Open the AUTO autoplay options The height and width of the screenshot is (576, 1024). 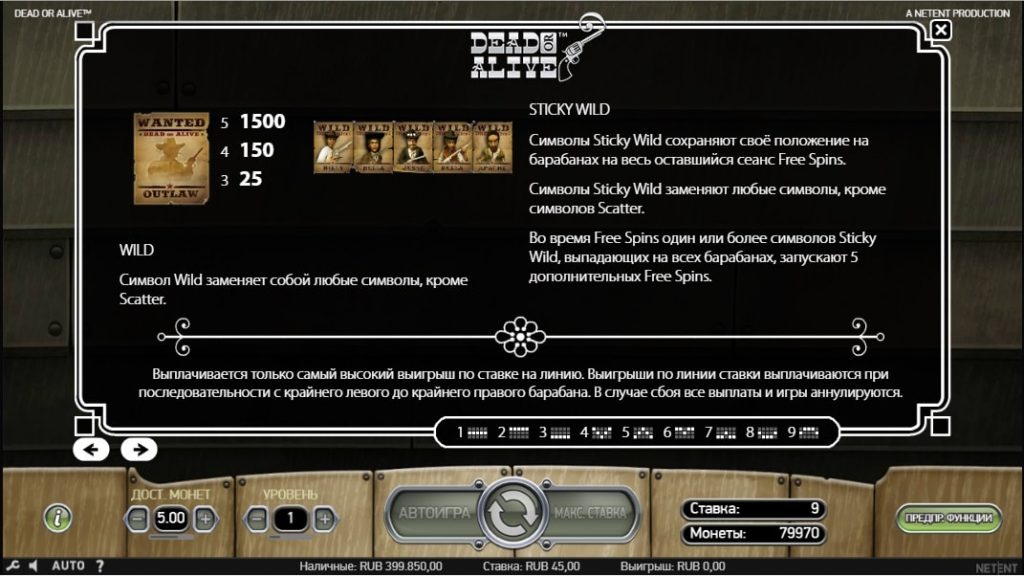[68, 566]
